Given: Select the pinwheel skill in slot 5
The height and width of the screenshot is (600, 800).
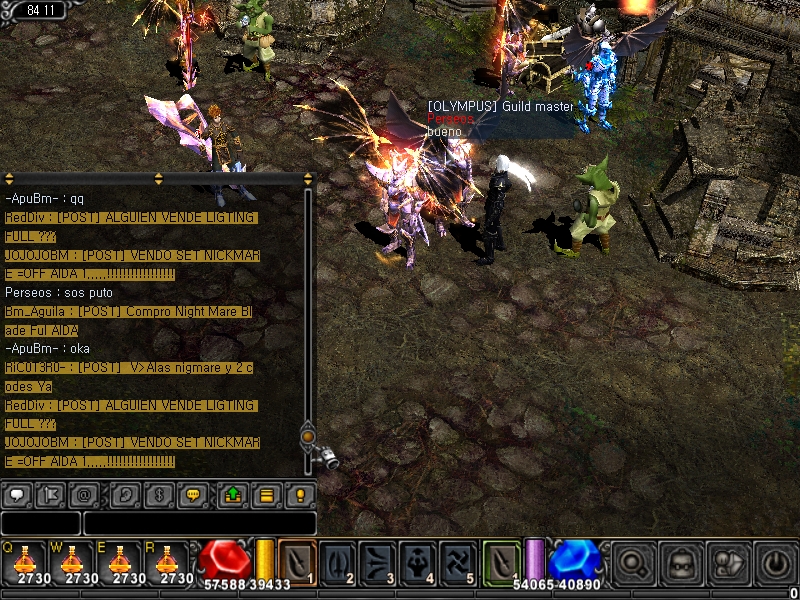Looking at the screenshot, I should (459, 561).
